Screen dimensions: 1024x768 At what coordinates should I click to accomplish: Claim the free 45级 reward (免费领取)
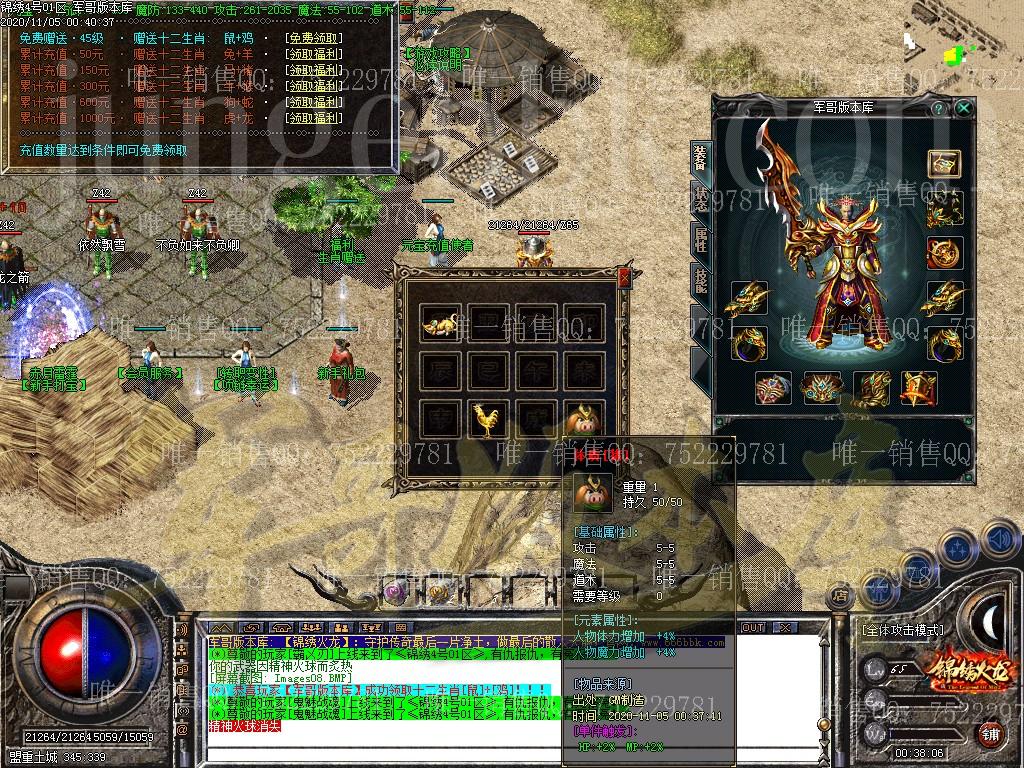point(313,38)
